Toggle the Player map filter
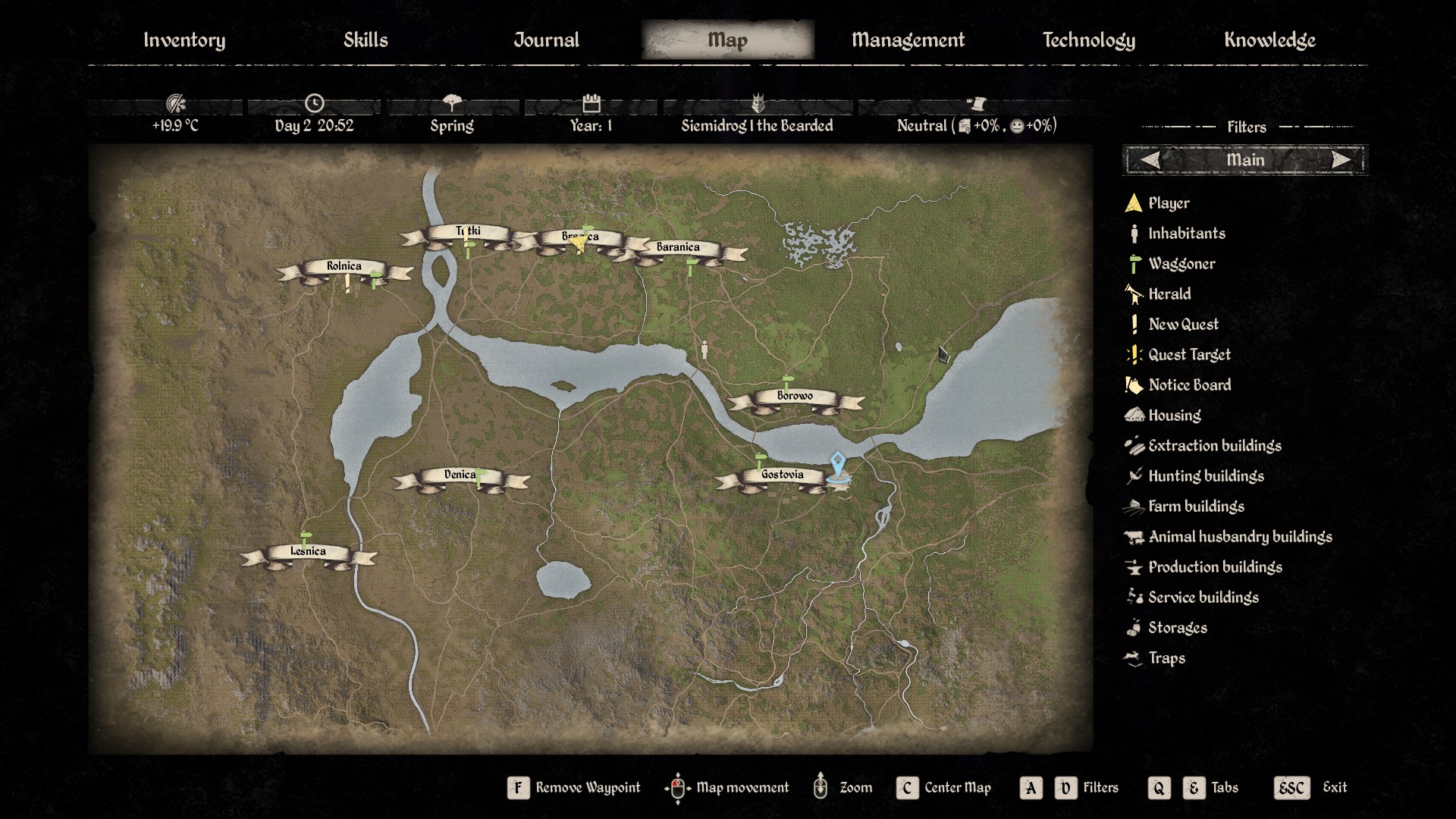This screenshot has width=1456, height=819. click(1168, 203)
